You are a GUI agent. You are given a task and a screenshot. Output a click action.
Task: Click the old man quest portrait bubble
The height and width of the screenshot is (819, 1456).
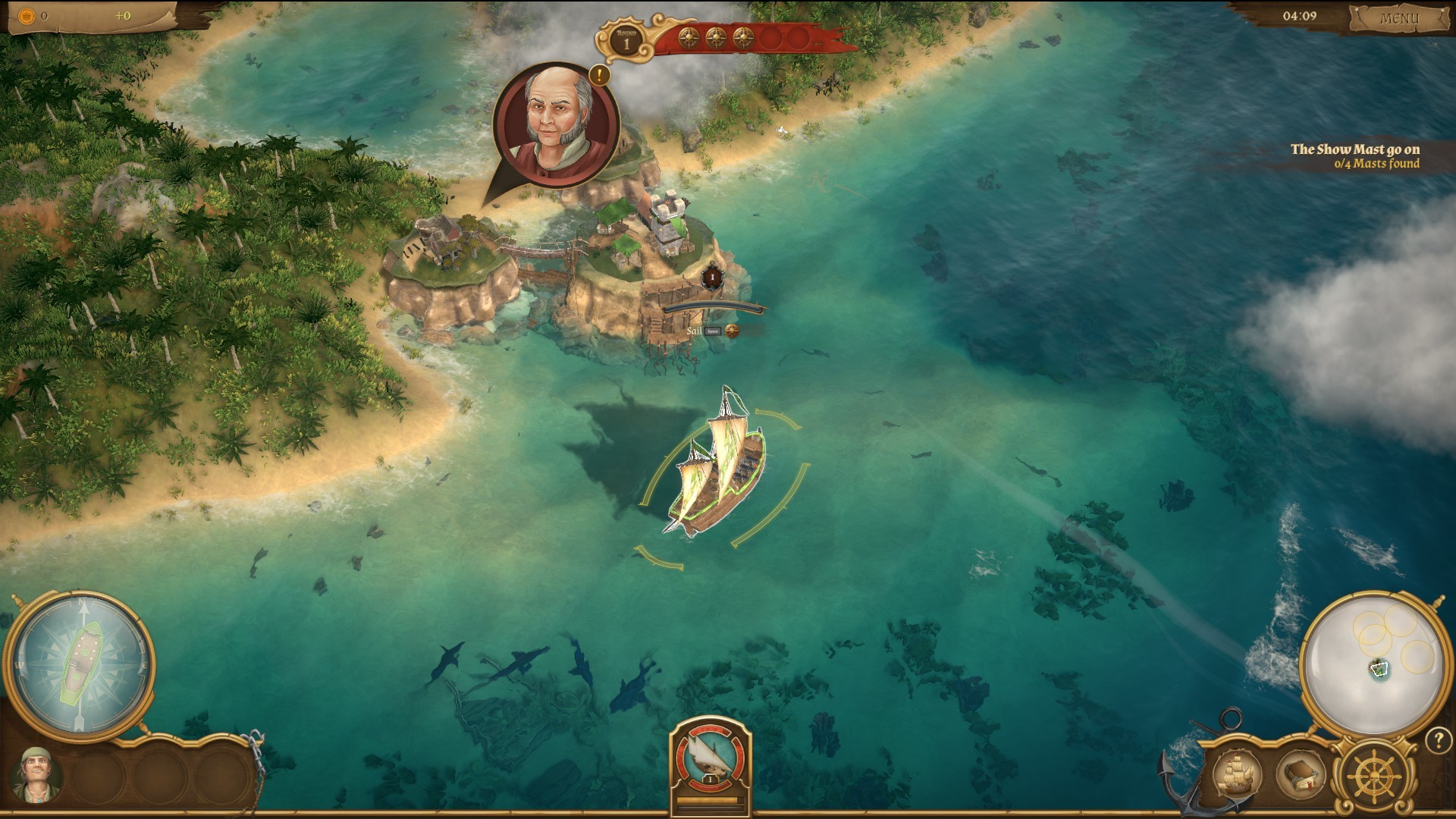point(557,126)
